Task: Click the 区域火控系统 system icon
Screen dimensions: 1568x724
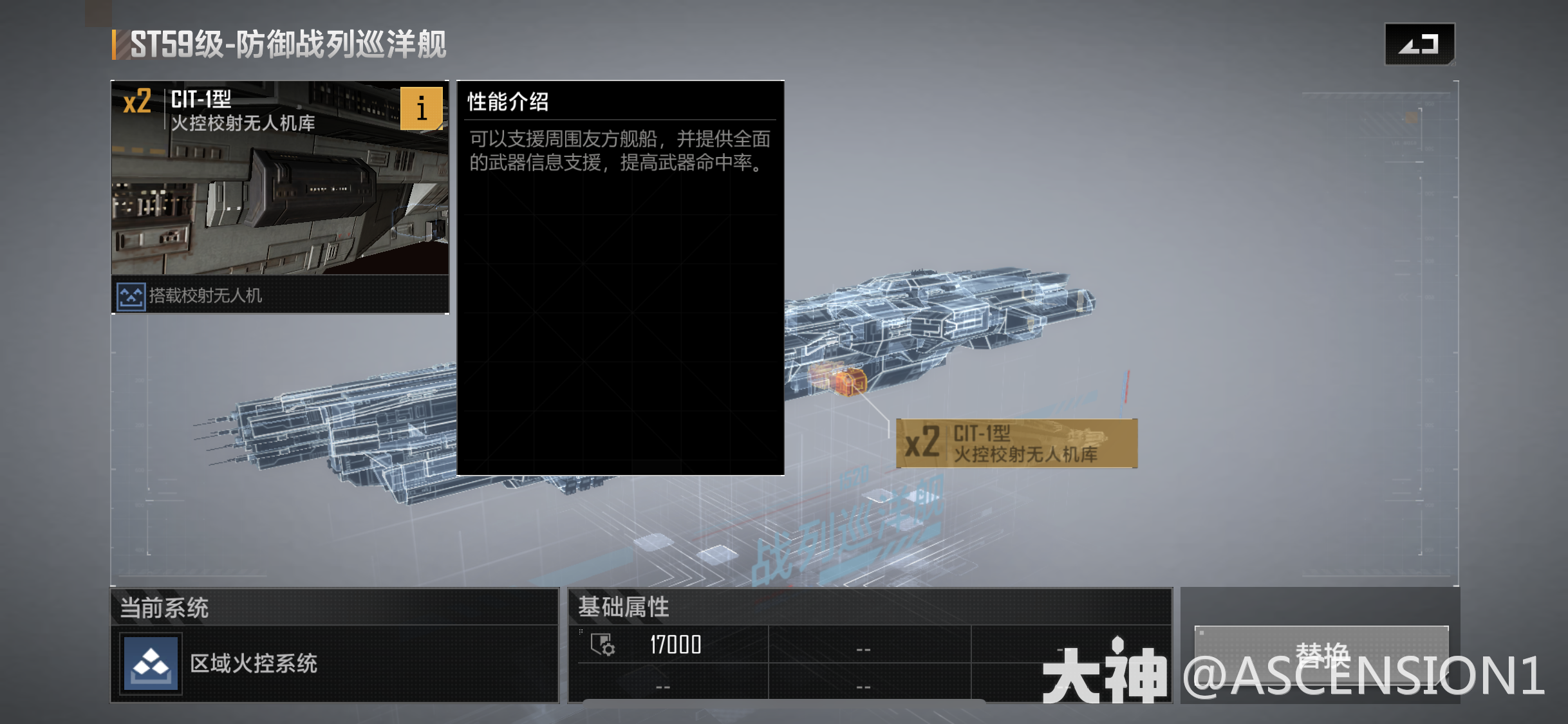Action: tap(150, 664)
